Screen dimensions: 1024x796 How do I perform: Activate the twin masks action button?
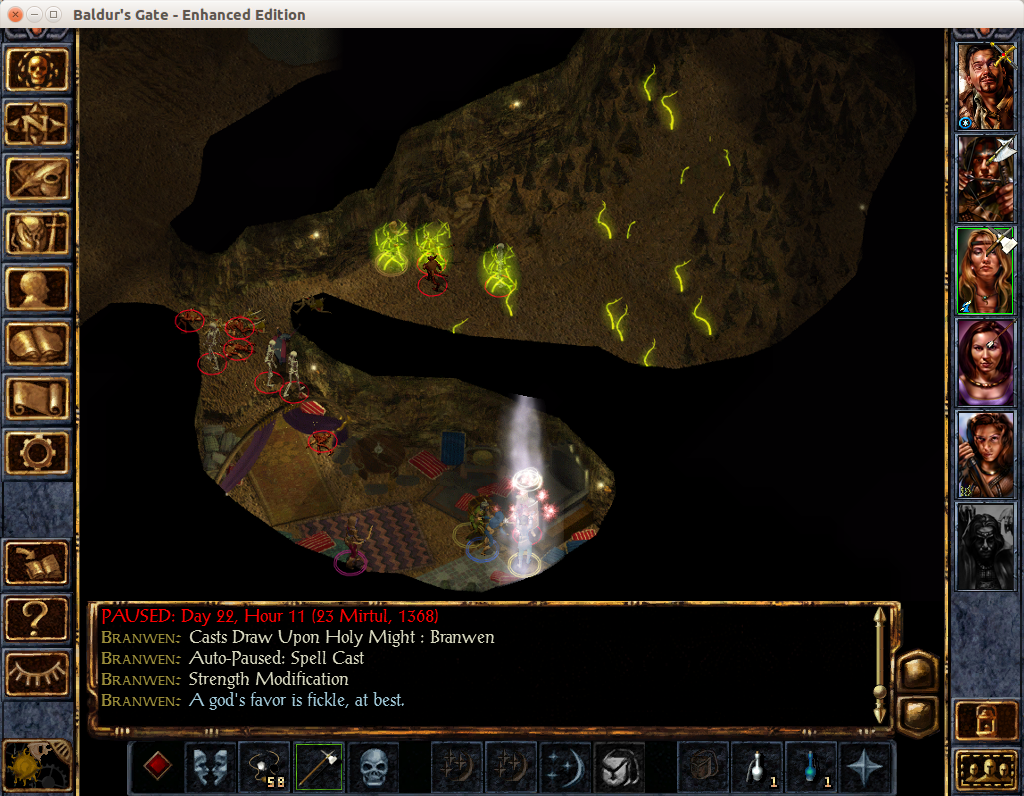[211, 767]
